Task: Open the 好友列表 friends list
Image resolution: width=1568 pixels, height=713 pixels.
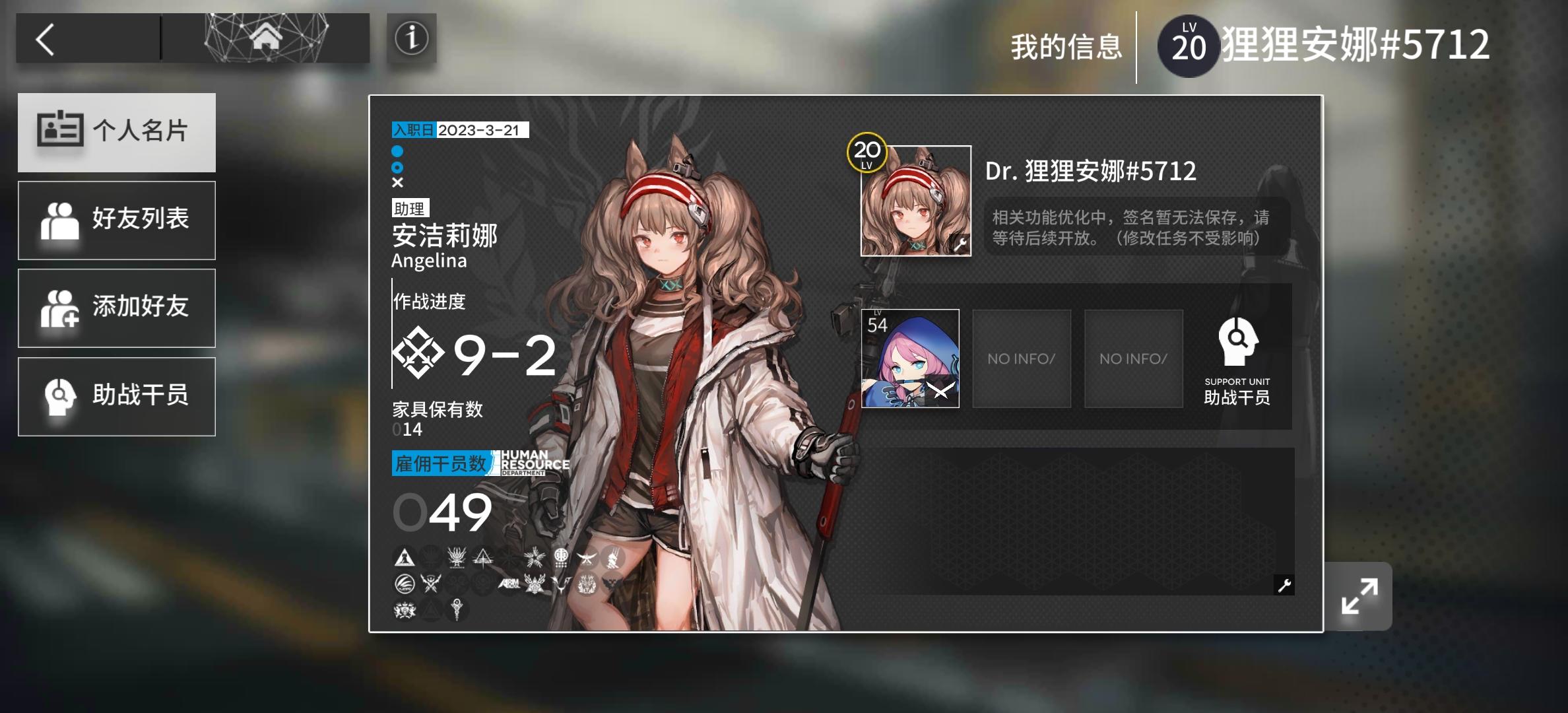Action: [116, 220]
